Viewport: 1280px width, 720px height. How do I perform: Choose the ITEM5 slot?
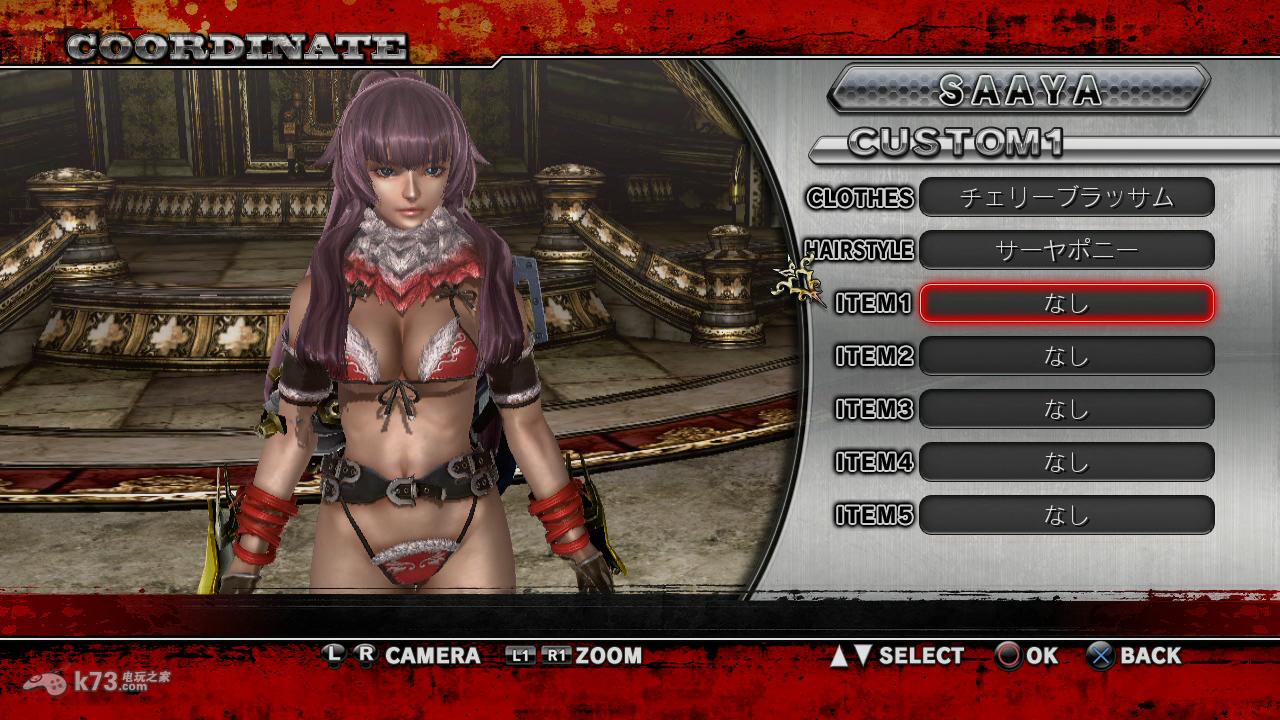point(1066,515)
